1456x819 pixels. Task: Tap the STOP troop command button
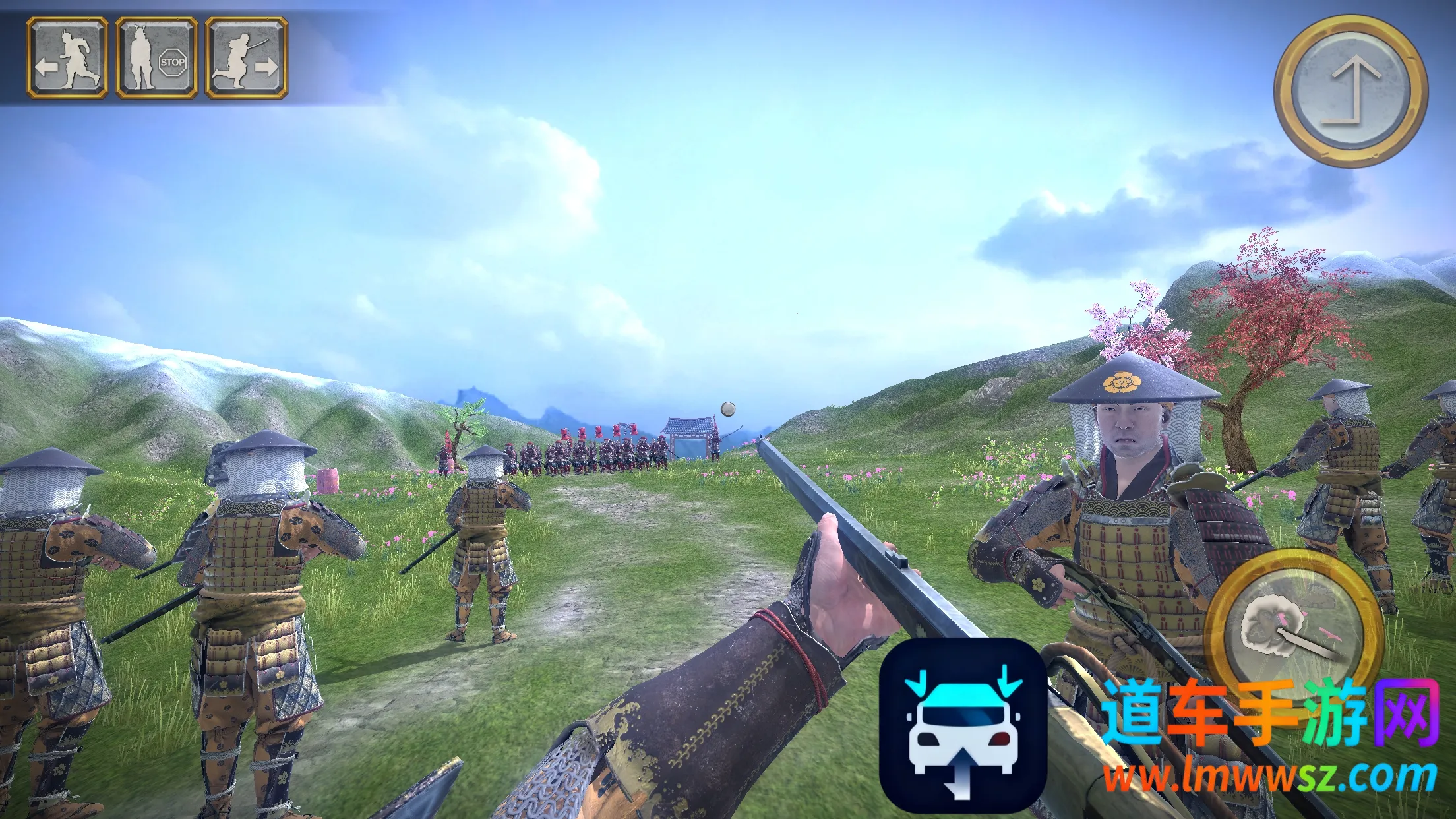pyautogui.click(x=157, y=58)
